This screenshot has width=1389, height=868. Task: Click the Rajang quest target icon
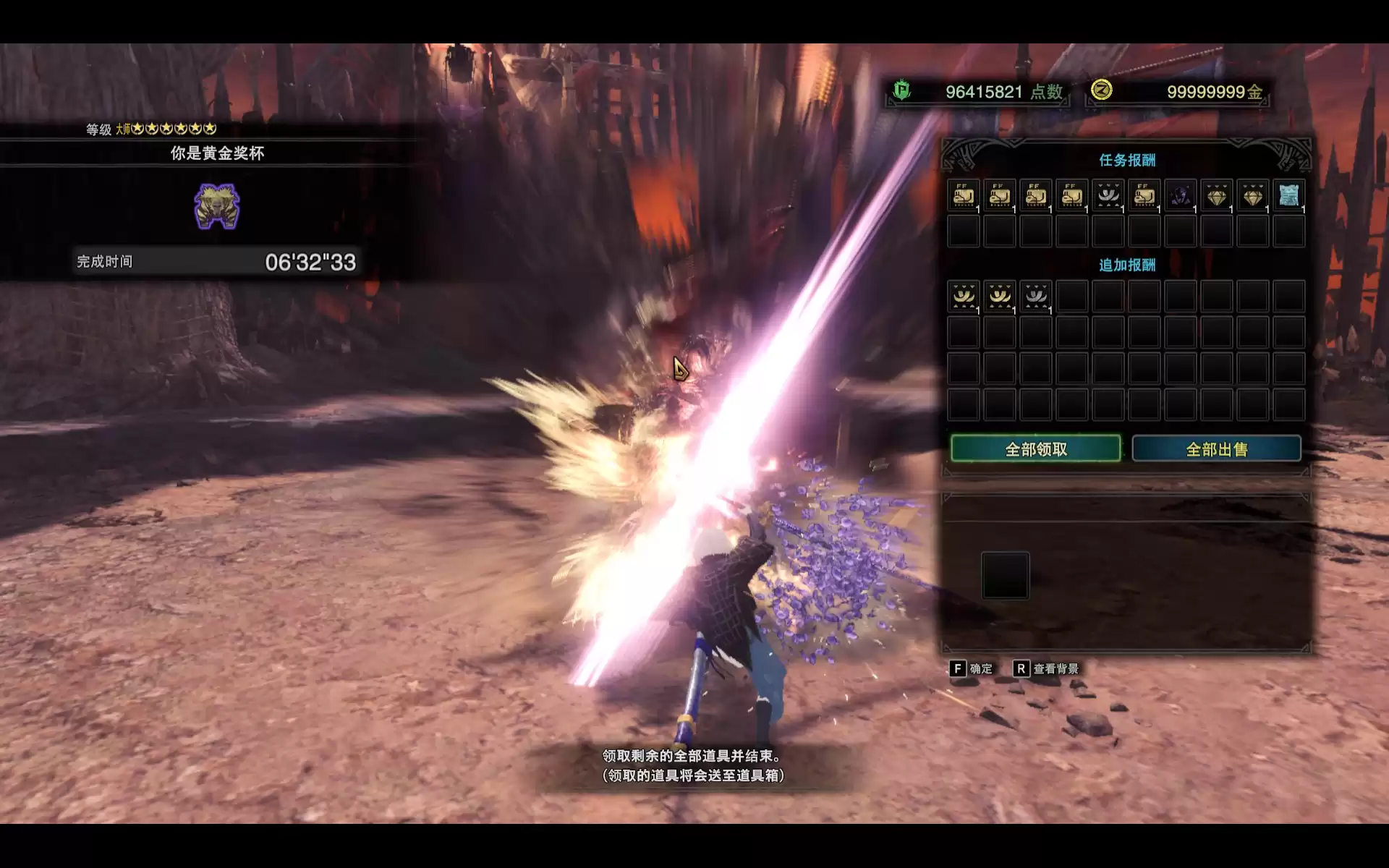(x=216, y=206)
